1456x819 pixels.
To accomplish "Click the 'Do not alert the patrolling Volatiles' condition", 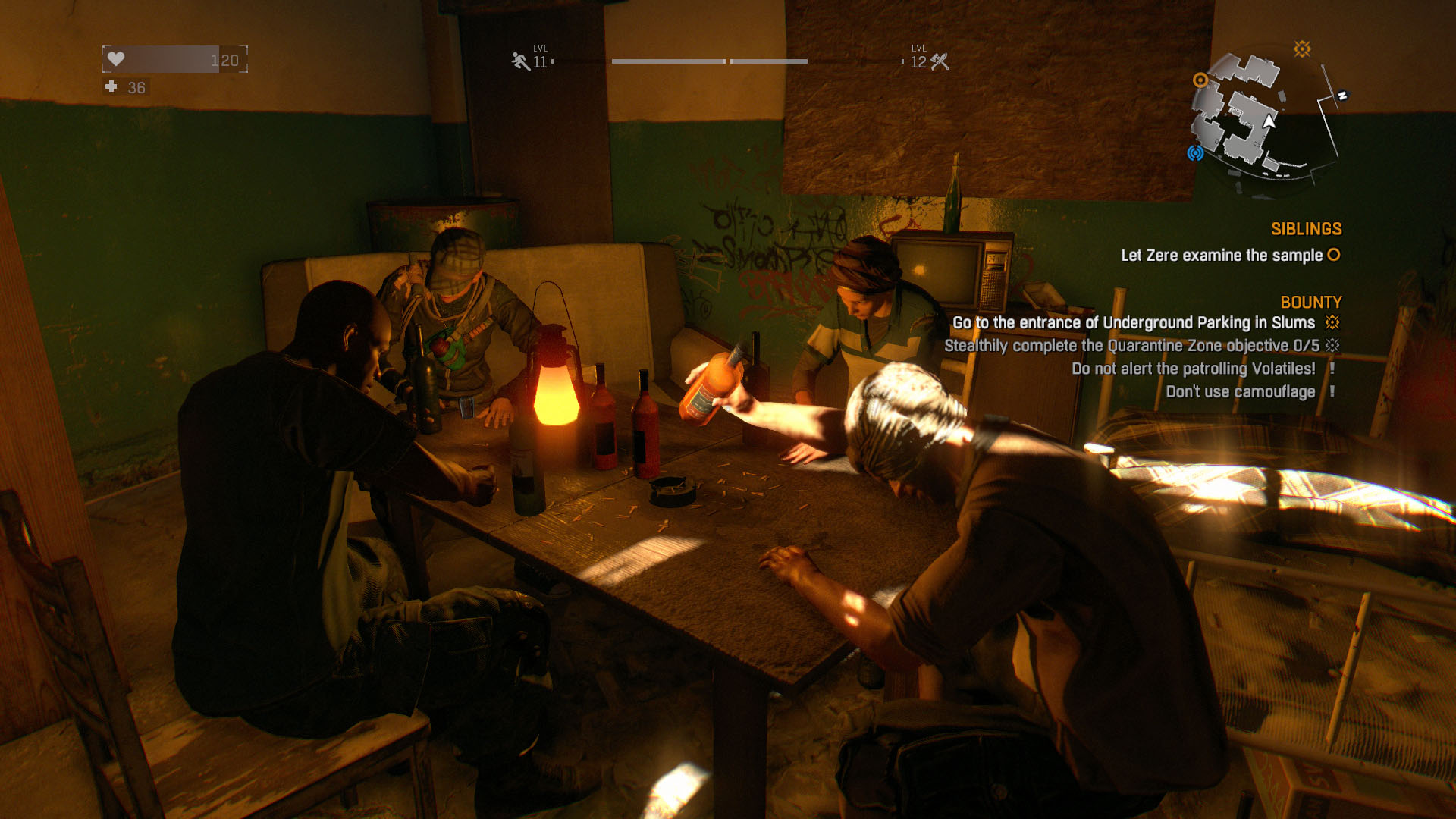I will pos(1193,369).
